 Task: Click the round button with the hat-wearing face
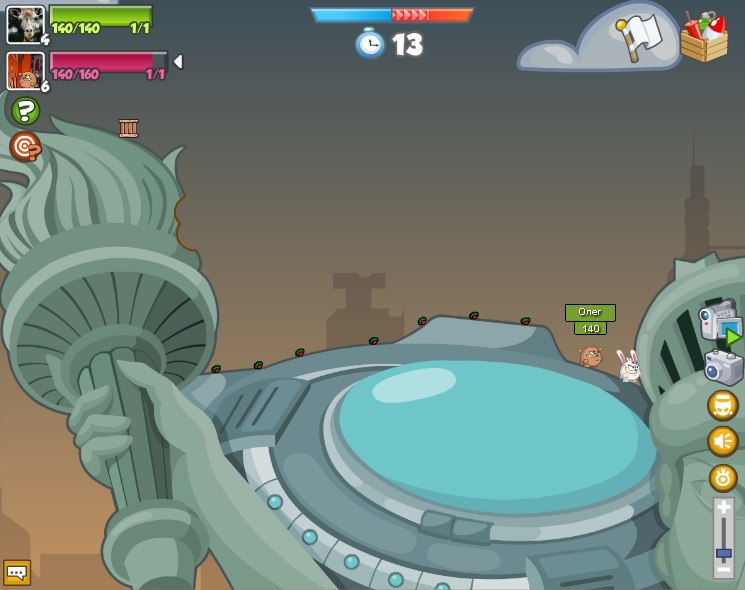click(723, 405)
